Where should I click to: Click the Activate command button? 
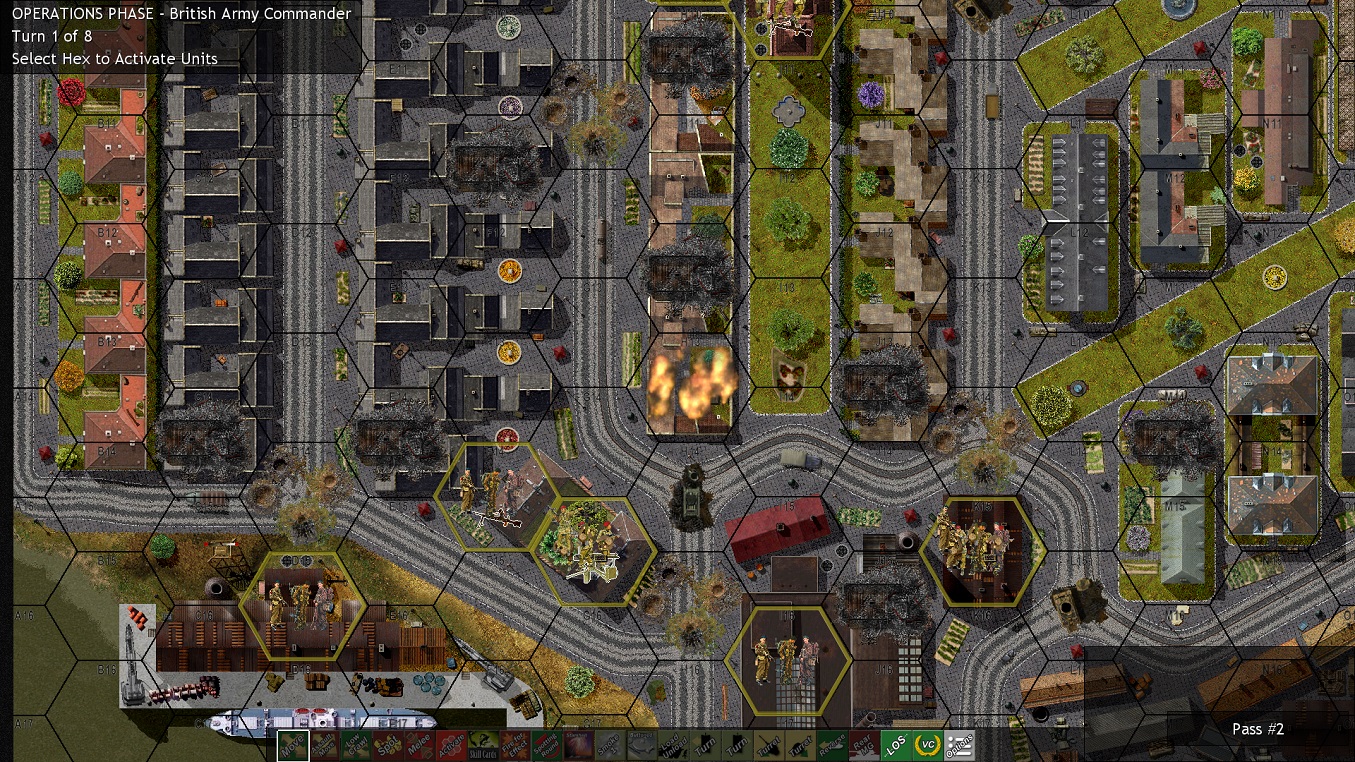(x=450, y=744)
